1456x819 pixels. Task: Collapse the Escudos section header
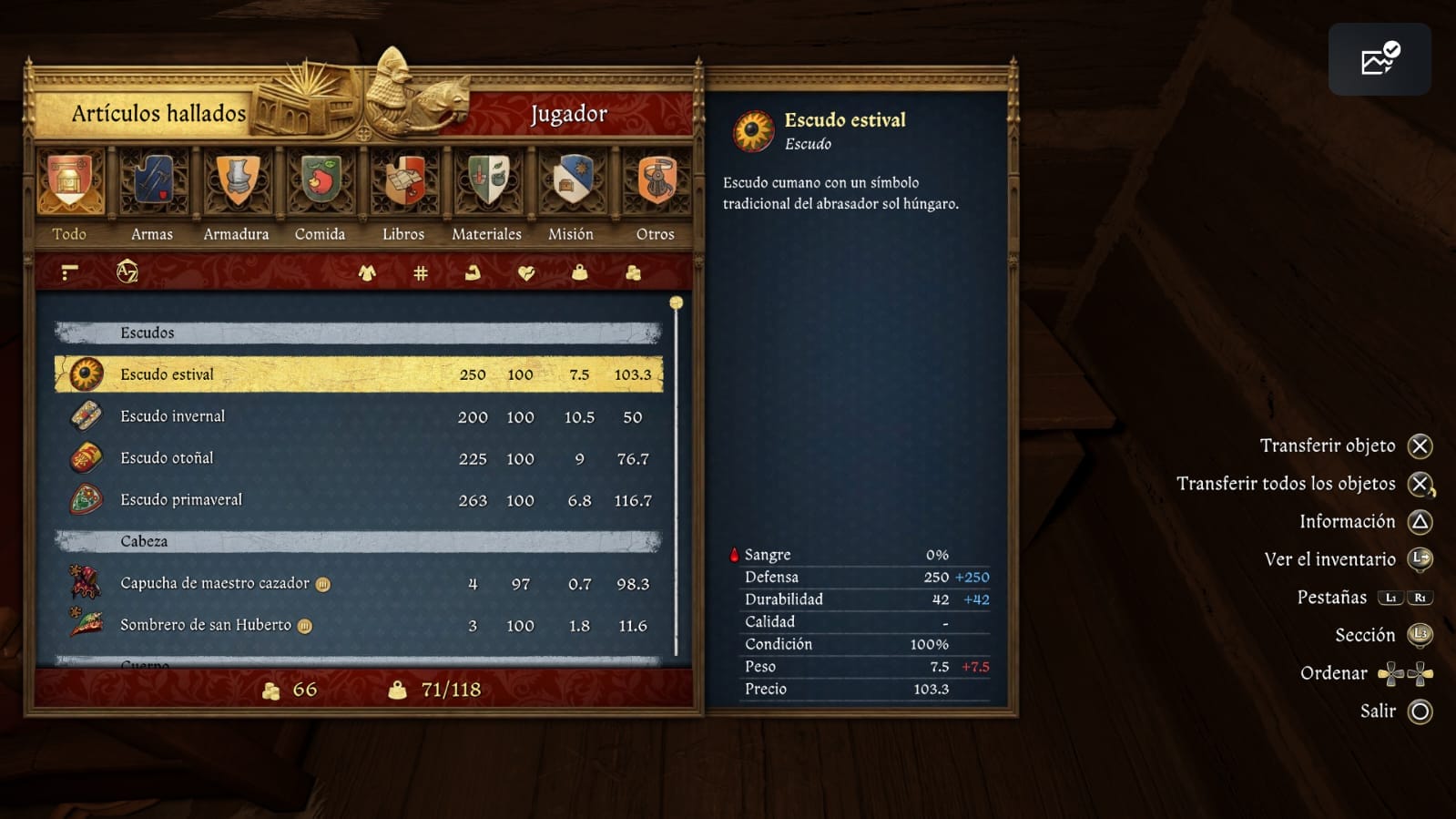click(355, 332)
